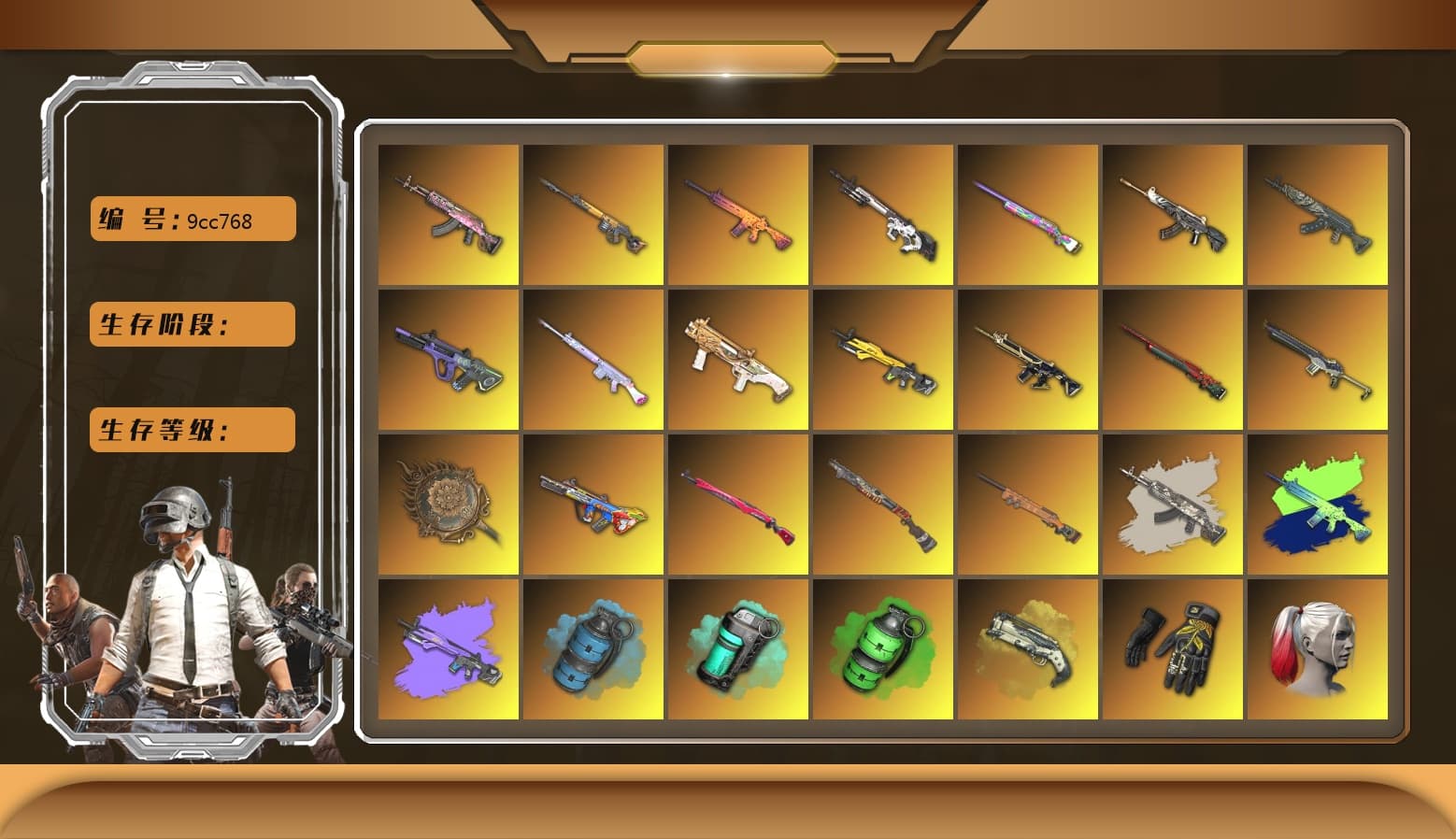Click the 生存阶段 label button
The image size is (1456, 839).
pyautogui.click(x=192, y=325)
